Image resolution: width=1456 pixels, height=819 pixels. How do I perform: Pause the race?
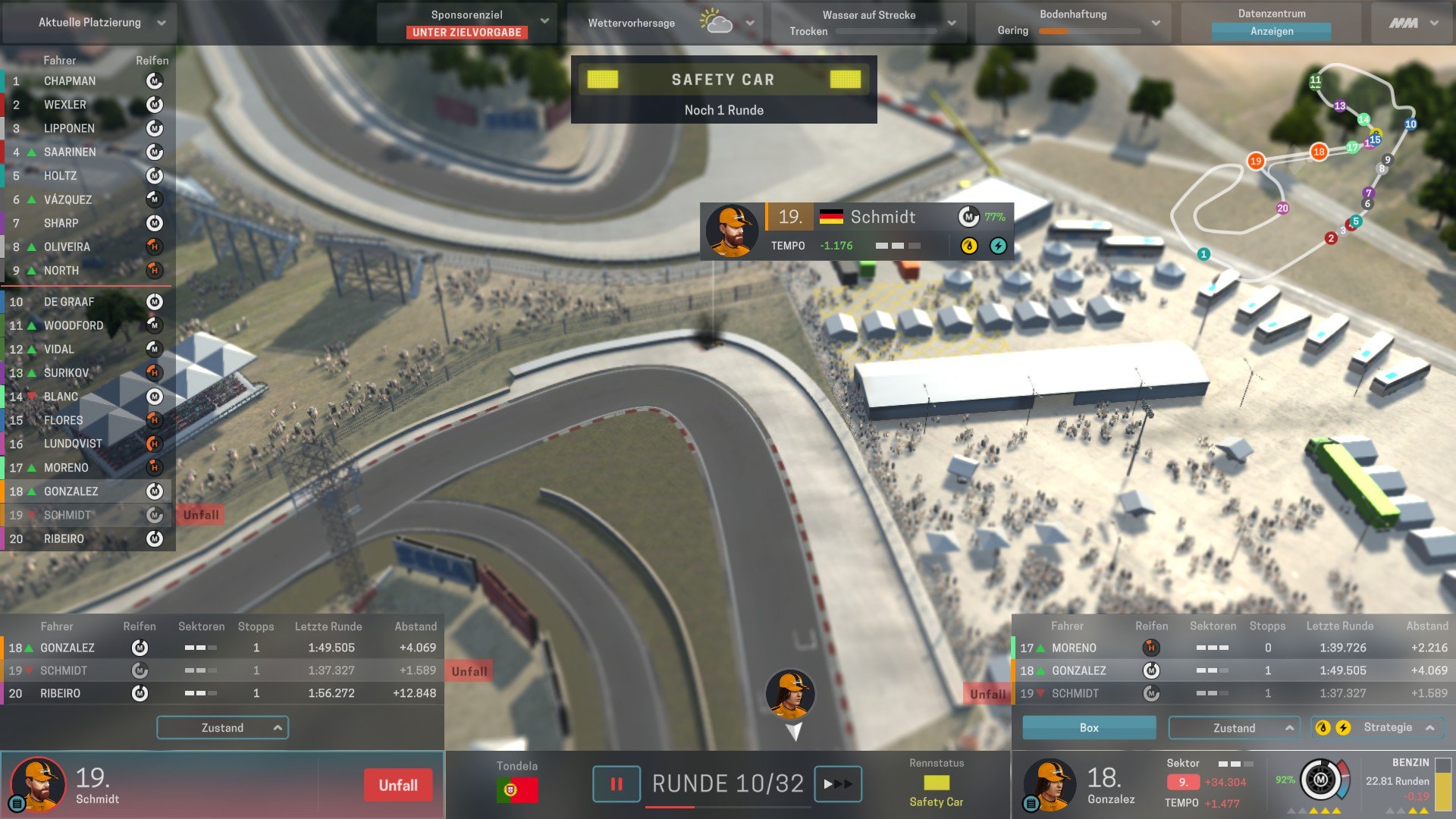coord(616,784)
